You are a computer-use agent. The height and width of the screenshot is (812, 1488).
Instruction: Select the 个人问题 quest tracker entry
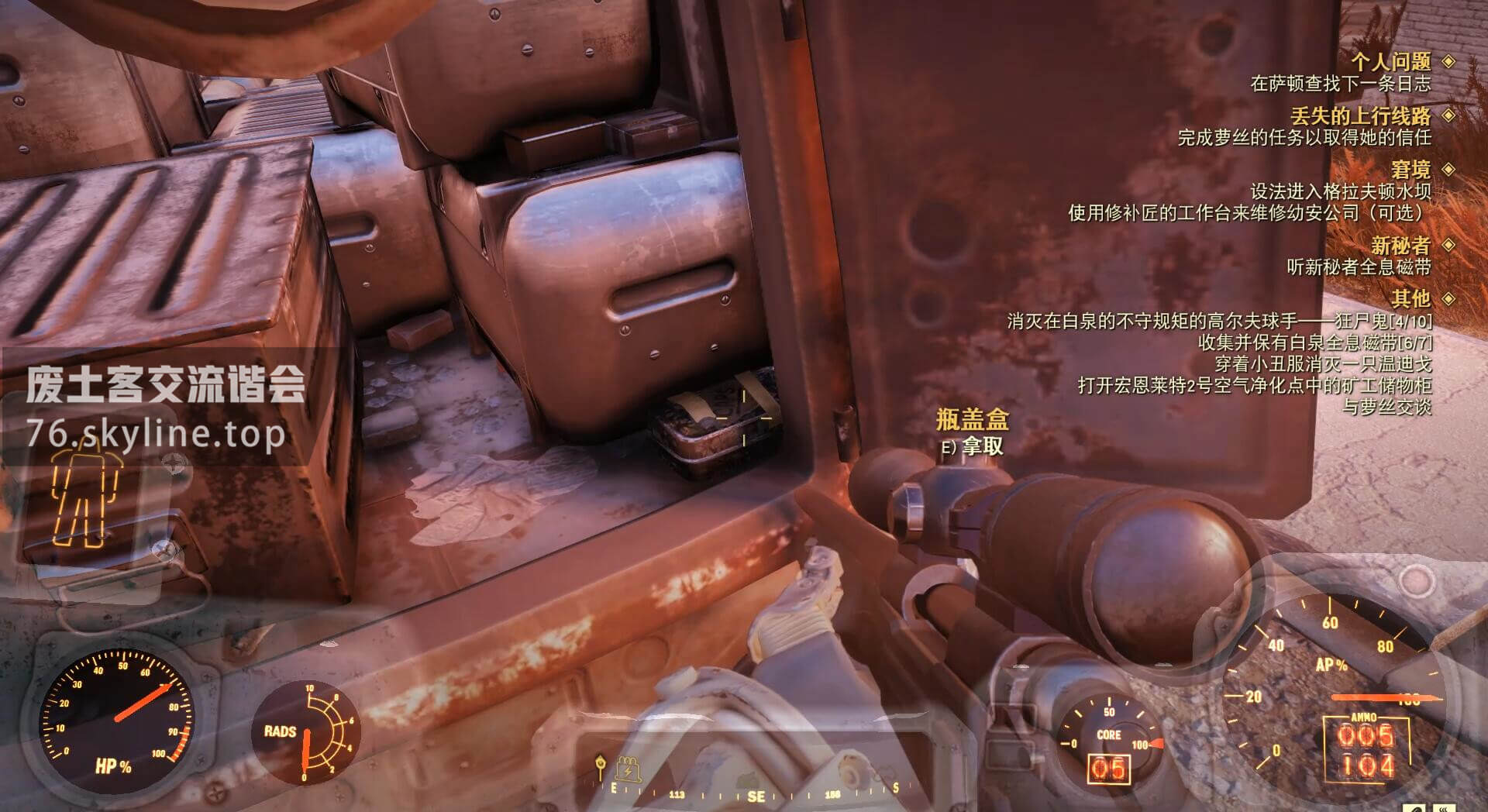coord(1391,61)
